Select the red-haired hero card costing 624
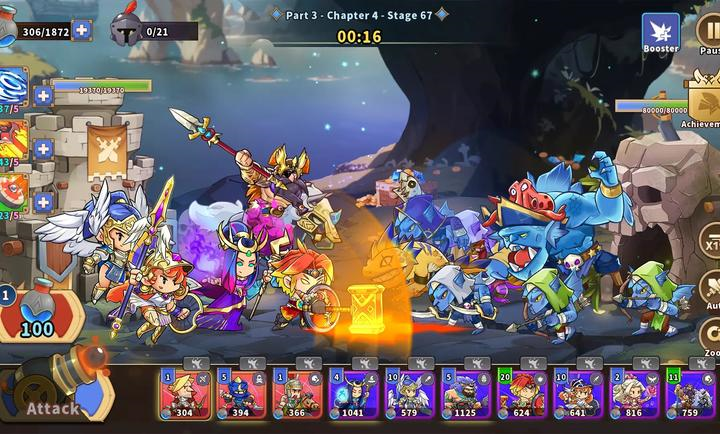 (522, 394)
